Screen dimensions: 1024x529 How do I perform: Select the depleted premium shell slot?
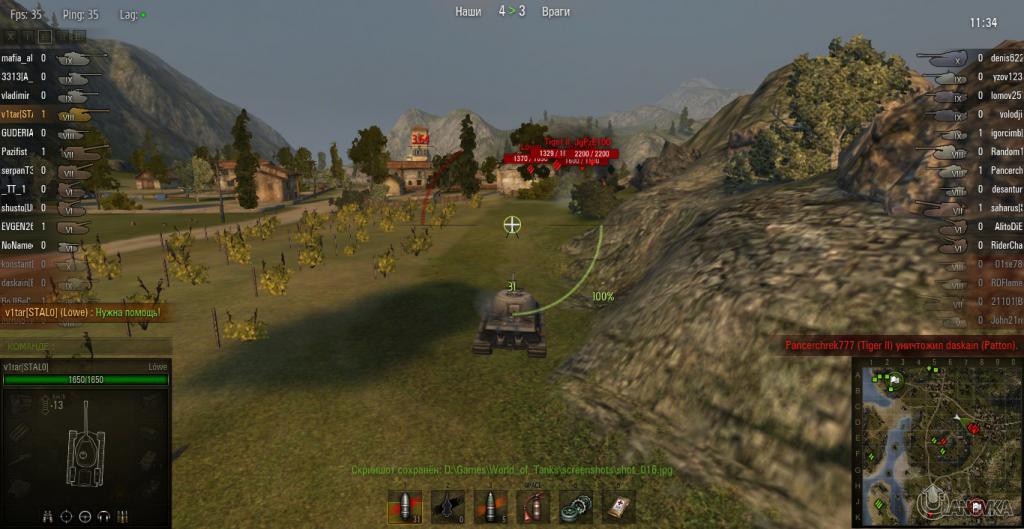[x=447, y=507]
